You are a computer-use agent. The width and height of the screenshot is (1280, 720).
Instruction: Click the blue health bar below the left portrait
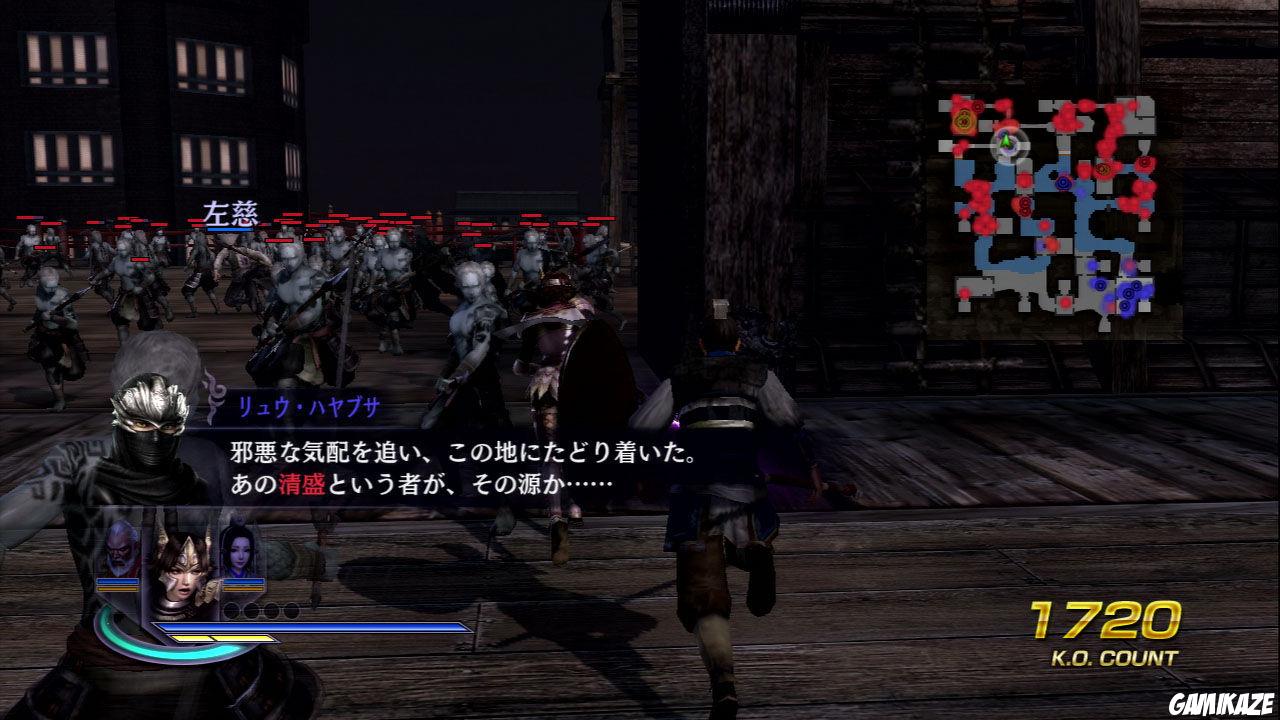point(117,583)
